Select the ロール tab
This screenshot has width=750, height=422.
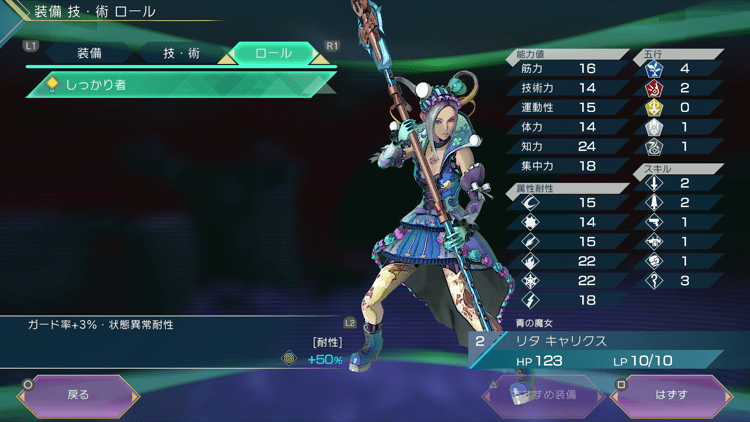click(274, 53)
